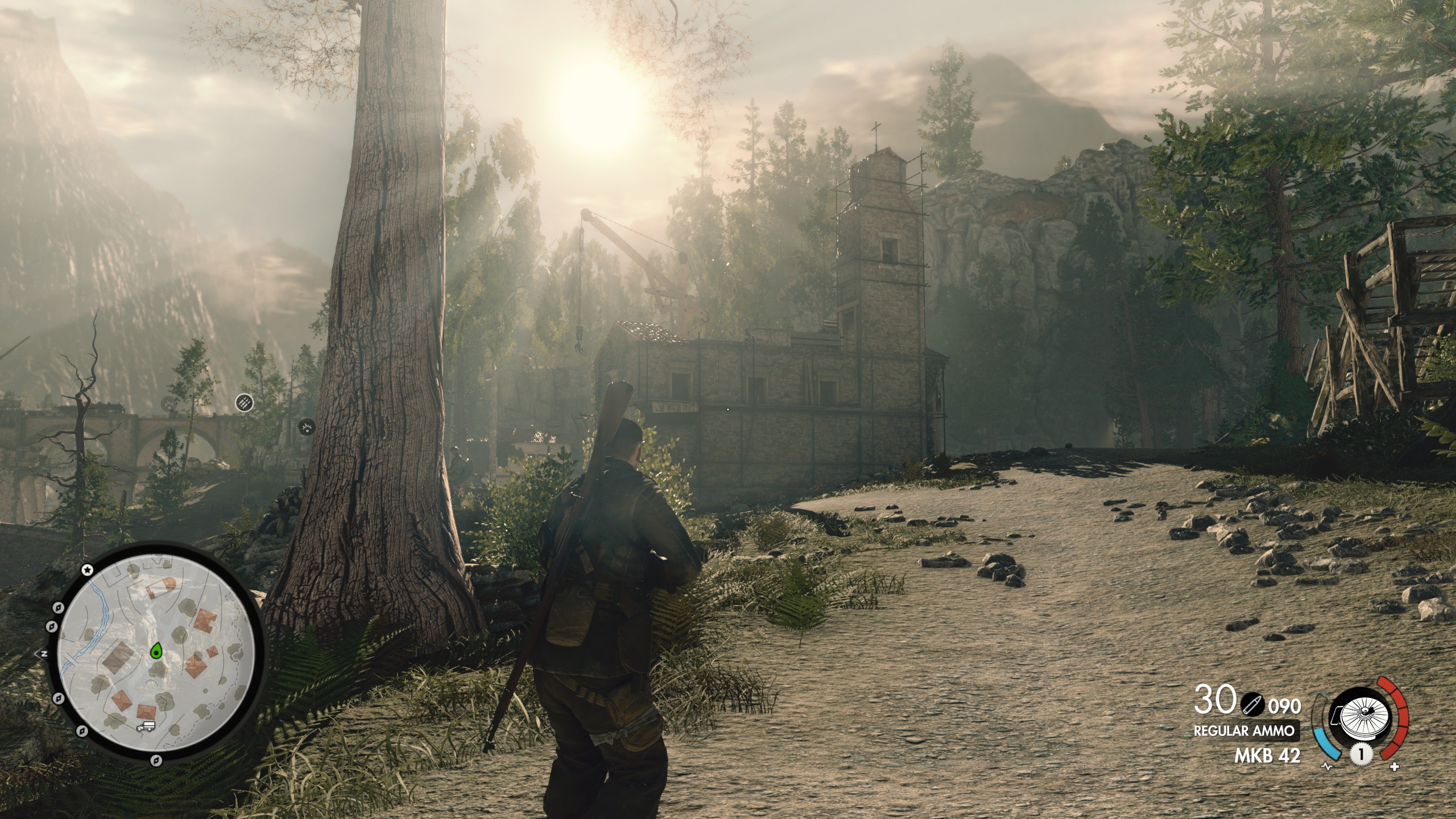The width and height of the screenshot is (1456, 819).
Task: Click the green player marker on minimap
Action: click(156, 651)
